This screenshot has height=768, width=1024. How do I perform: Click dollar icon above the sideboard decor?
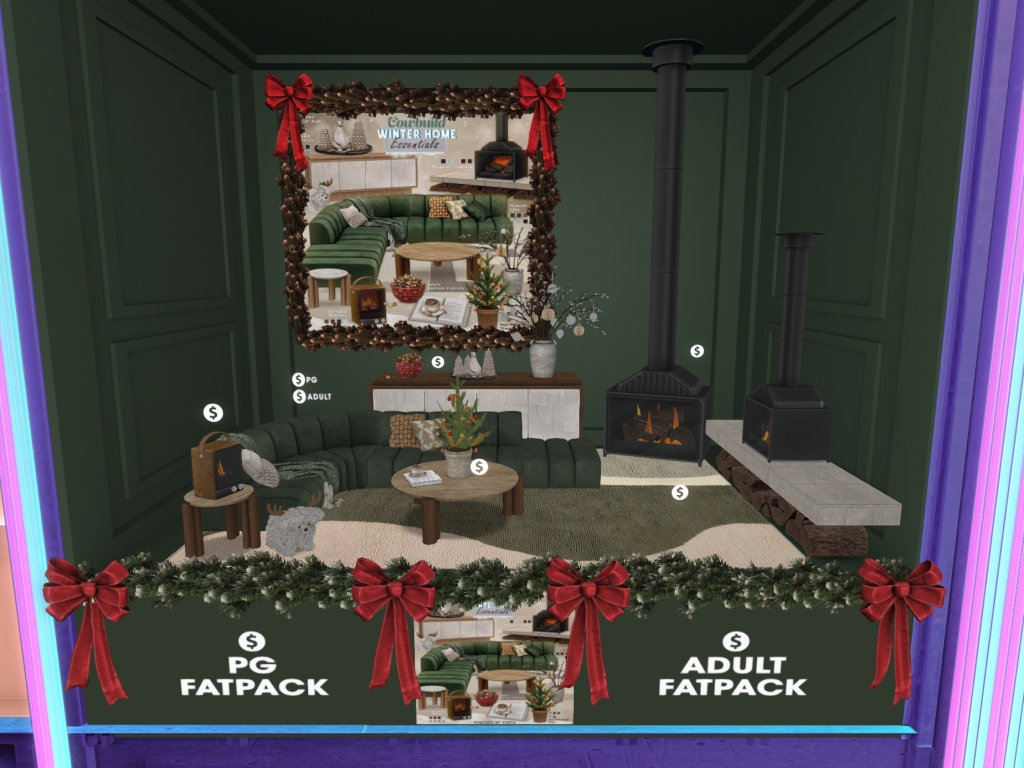pos(437,361)
